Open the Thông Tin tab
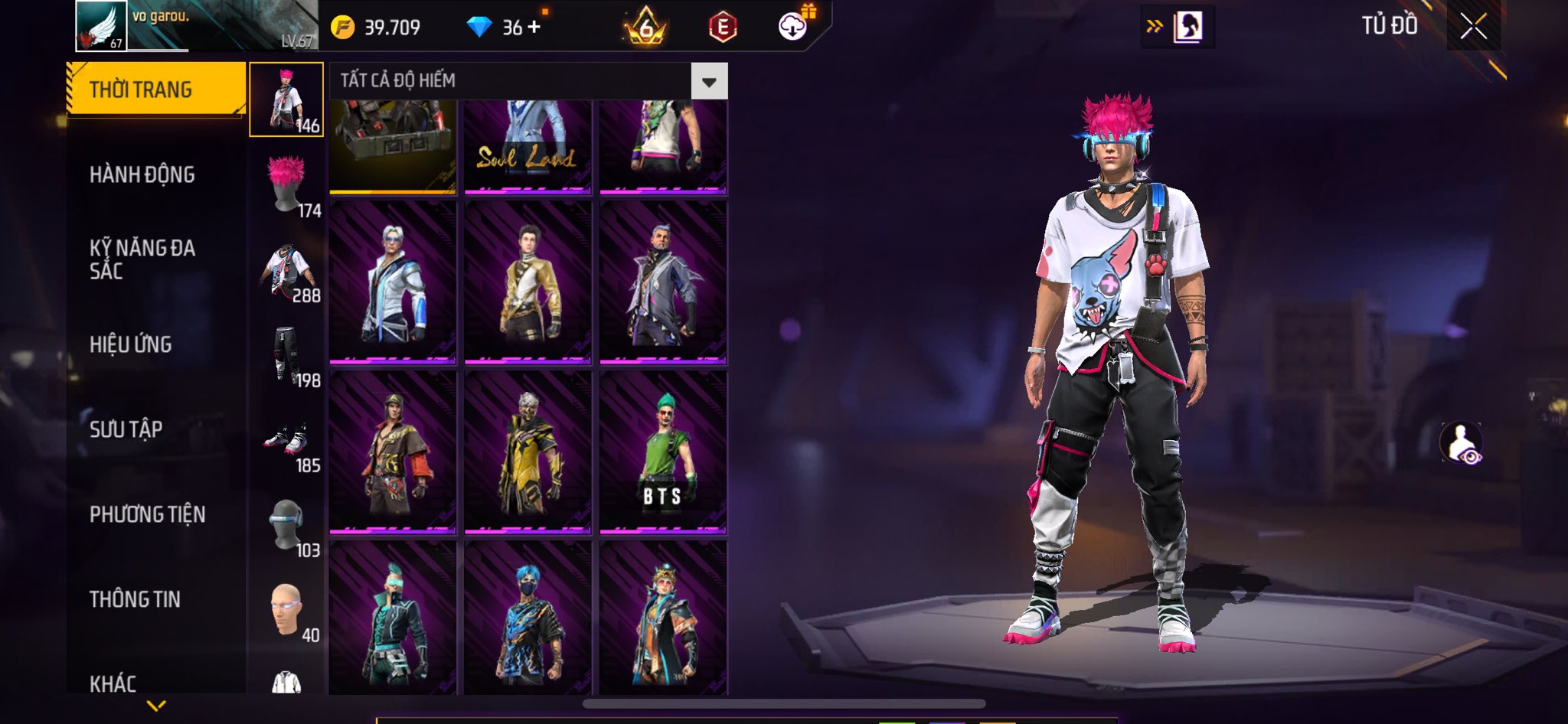Screen dimensions: 1568x724 (x=135, y=599)
